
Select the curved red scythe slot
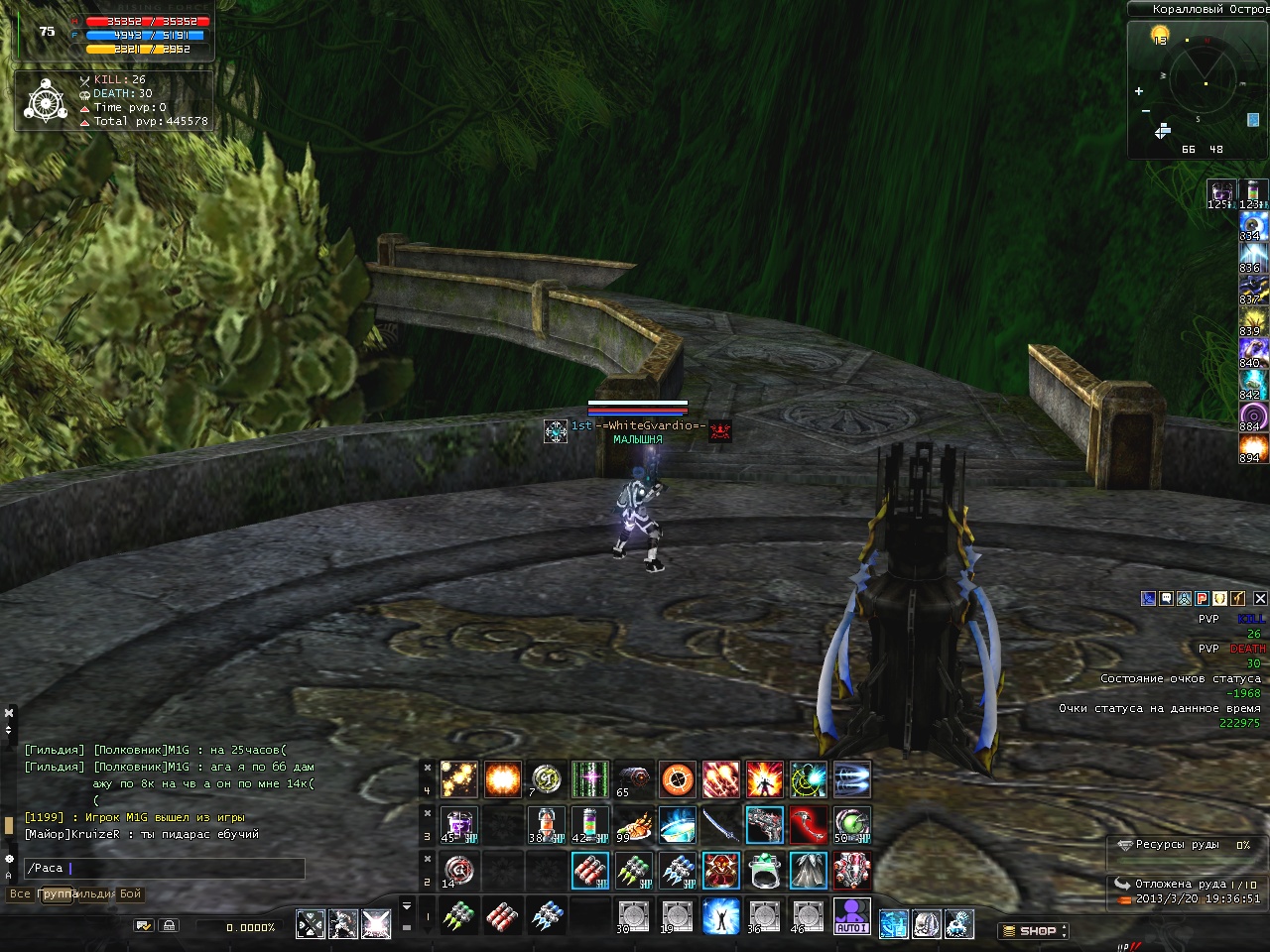point(809,825)
